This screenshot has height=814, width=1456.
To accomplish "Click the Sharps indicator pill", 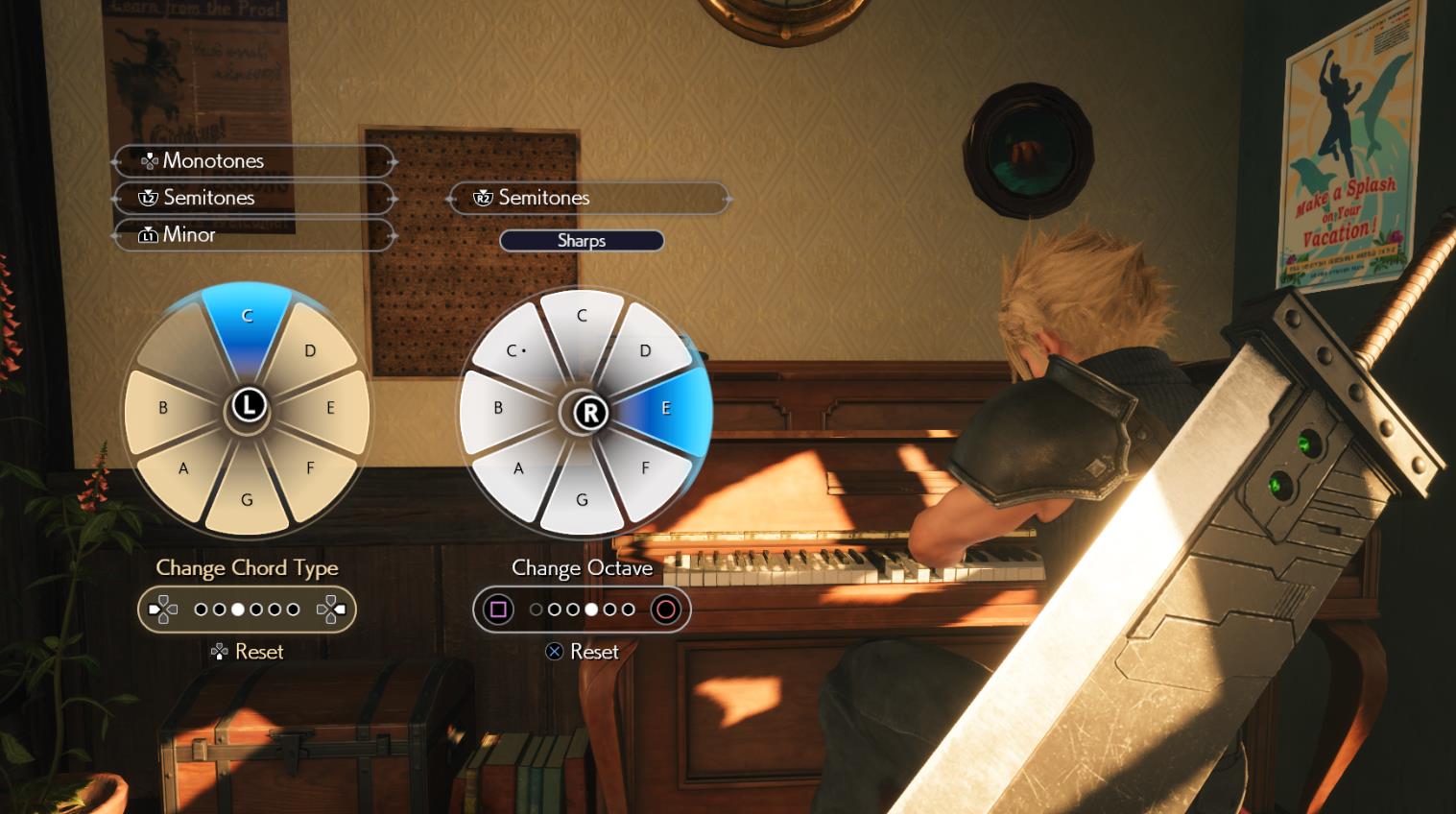I will [582, 241].
